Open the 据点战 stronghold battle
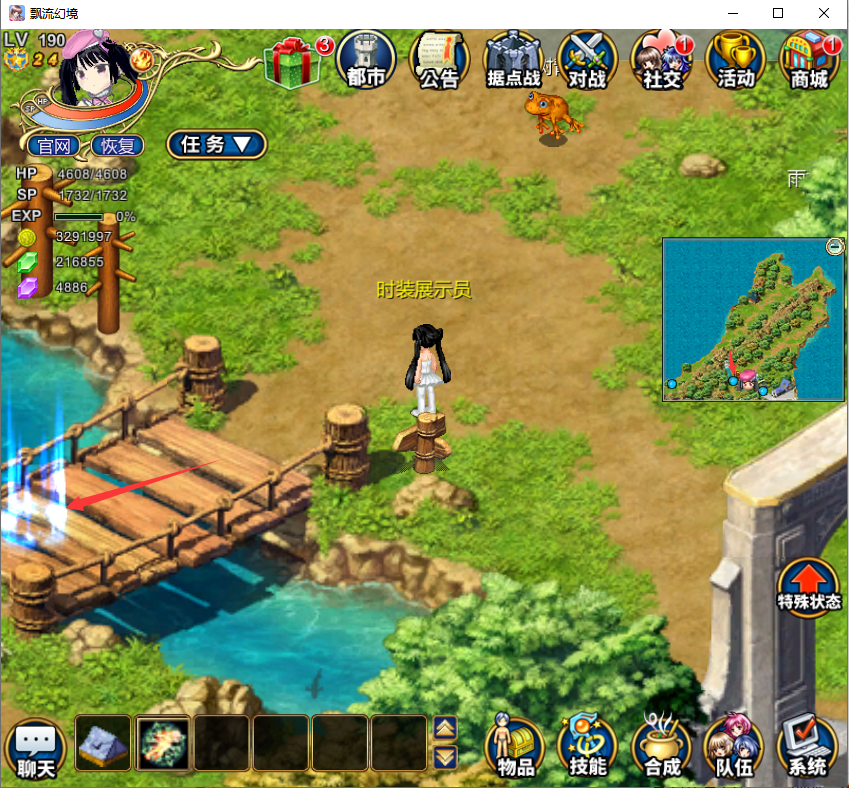This screenshot has height=788, width=849. click(x=512, y=59)
